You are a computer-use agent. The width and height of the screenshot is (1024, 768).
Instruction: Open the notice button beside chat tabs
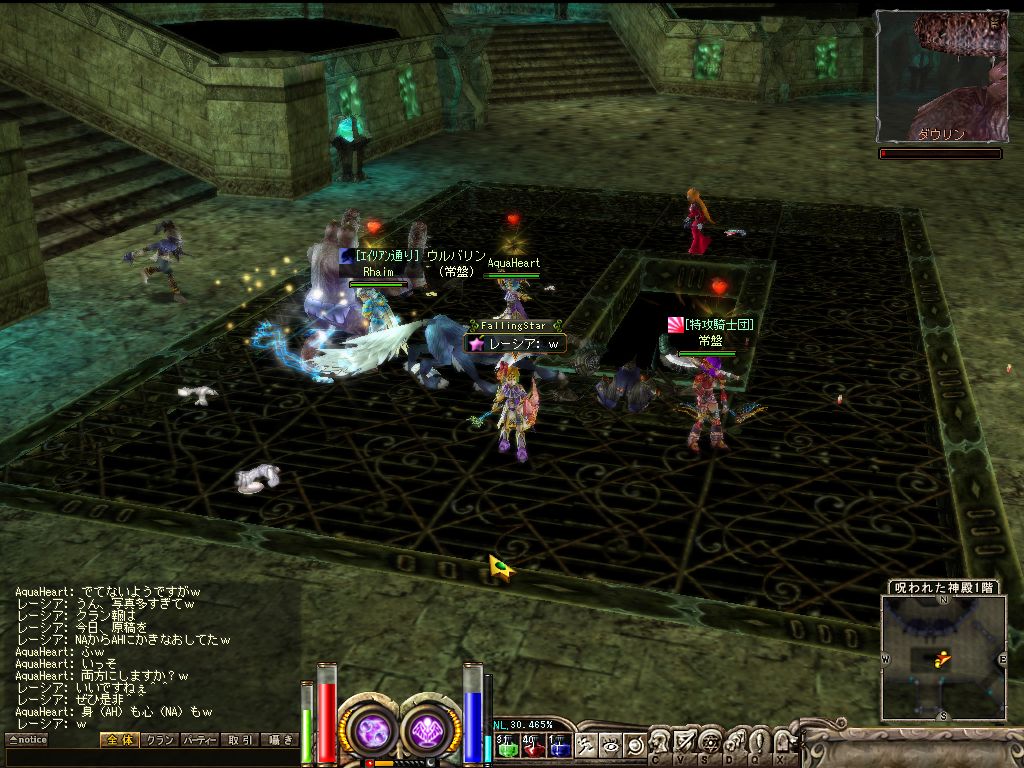[27, 740]
